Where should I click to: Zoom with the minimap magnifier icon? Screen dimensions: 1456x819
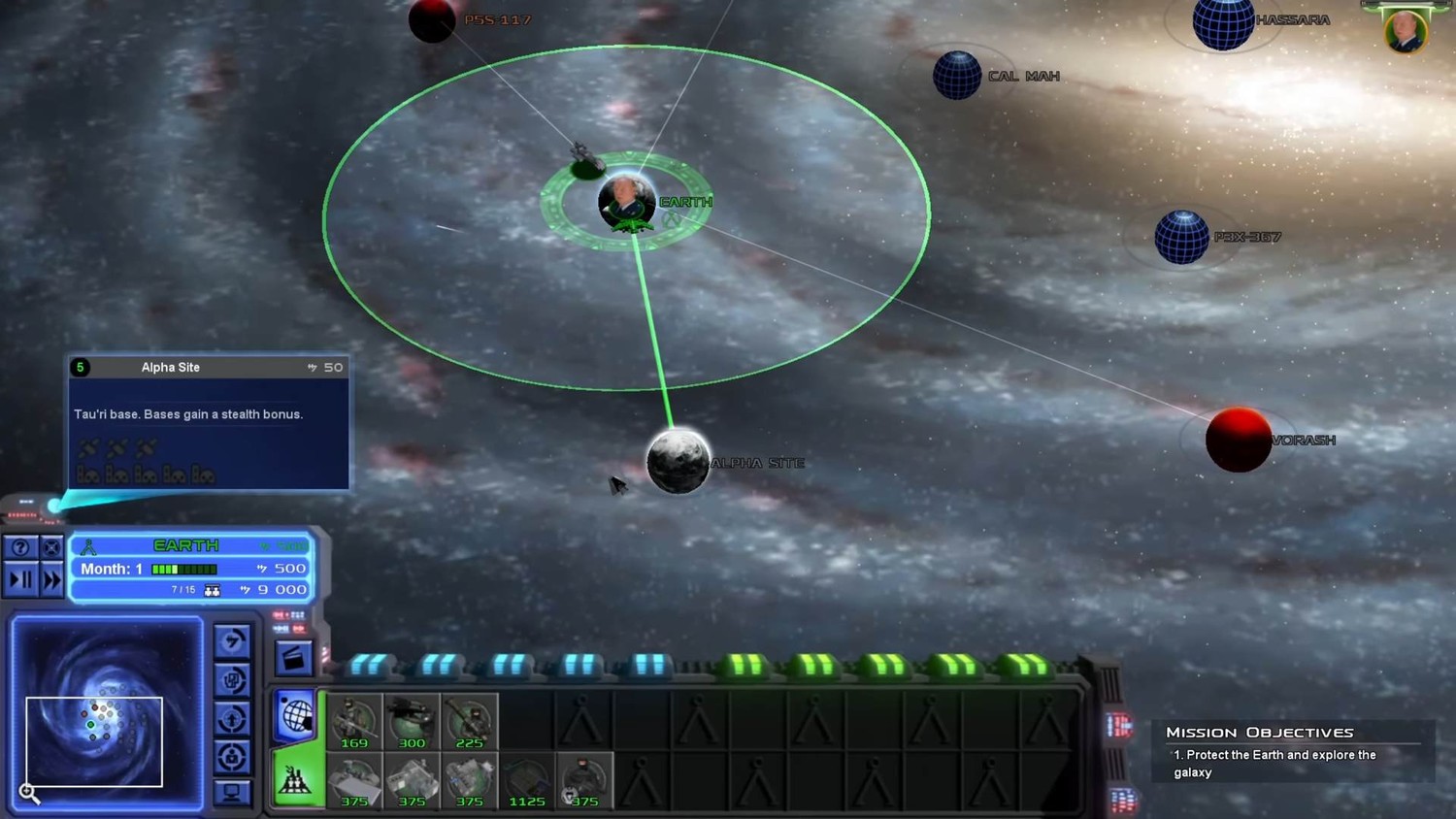pos(29,794)
